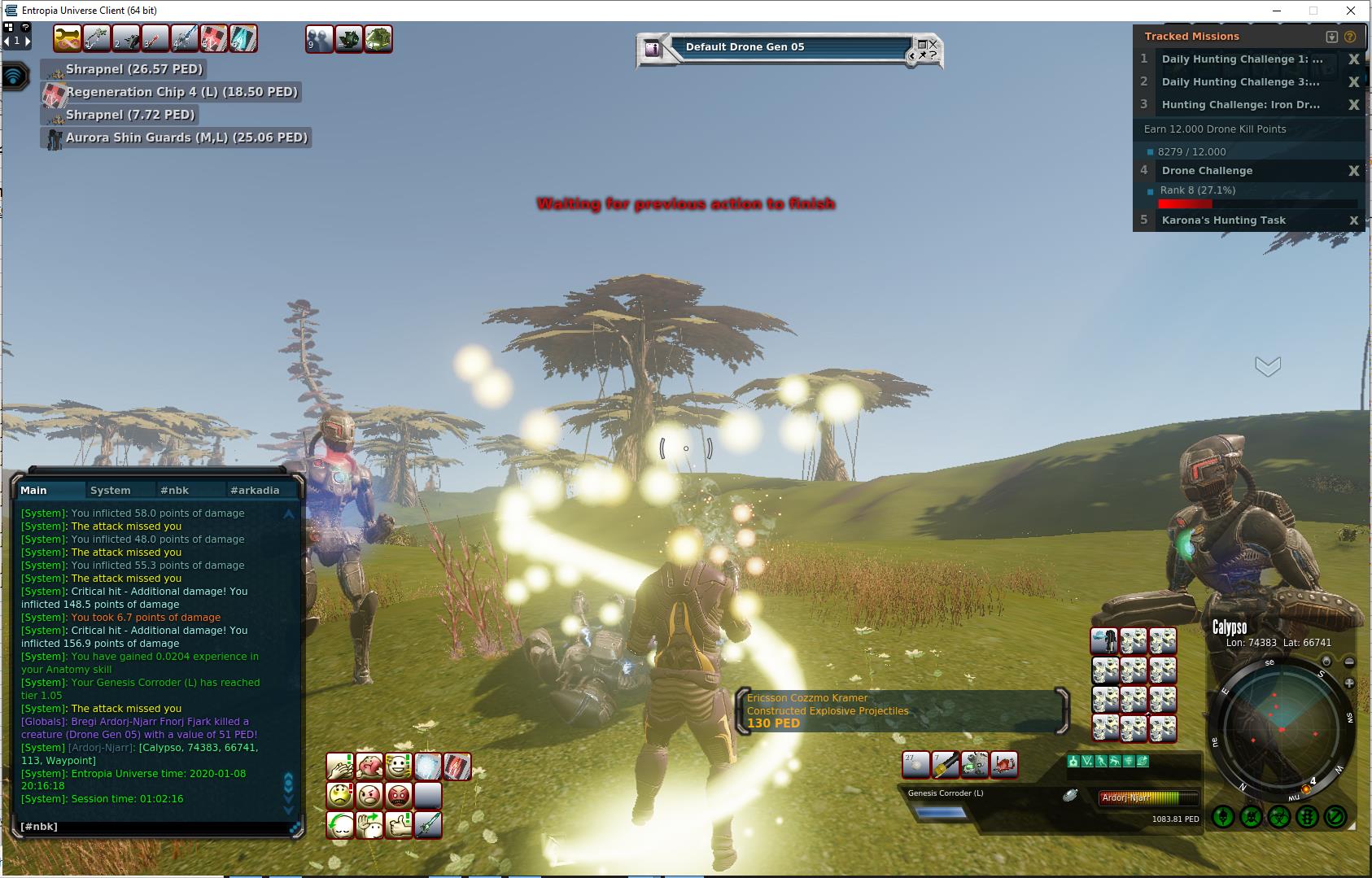Image resolution: width=1372 pixels, height=878 pixels.
Task: Zoom out the radar with minus button
Action: click(1348, 662)
